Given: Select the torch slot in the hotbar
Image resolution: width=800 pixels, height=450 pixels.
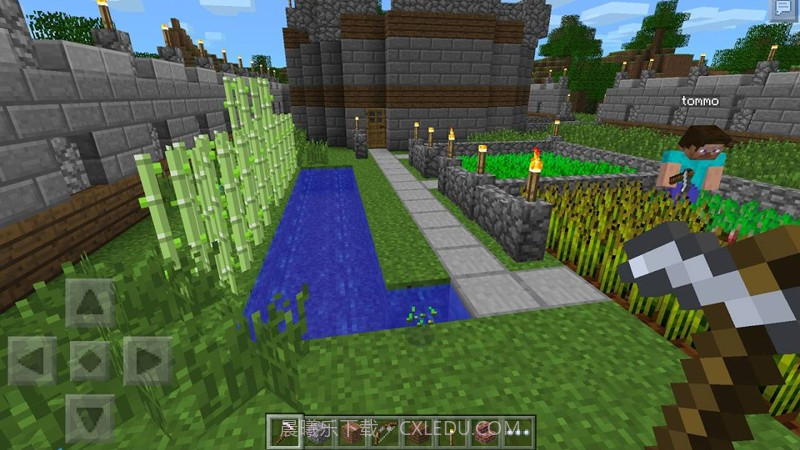Looking at the screenshot, I should click(452, 433).
